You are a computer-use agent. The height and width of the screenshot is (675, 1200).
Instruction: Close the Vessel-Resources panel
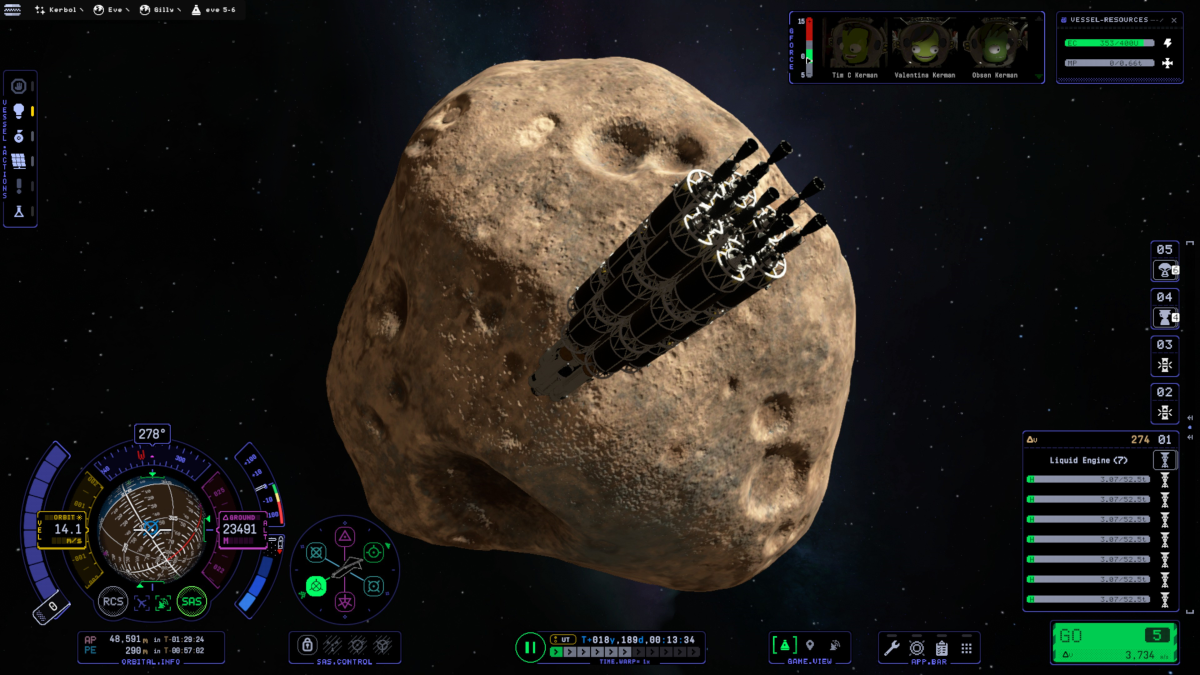tap(1174, 20)
